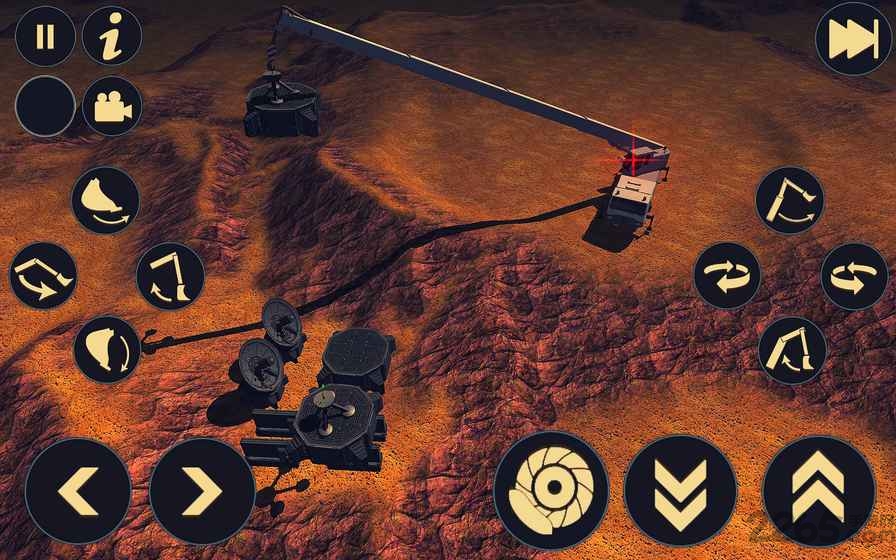Apply the brake disc button
Image resolution: width=896 pixels, height=560 pixels.
551,491
